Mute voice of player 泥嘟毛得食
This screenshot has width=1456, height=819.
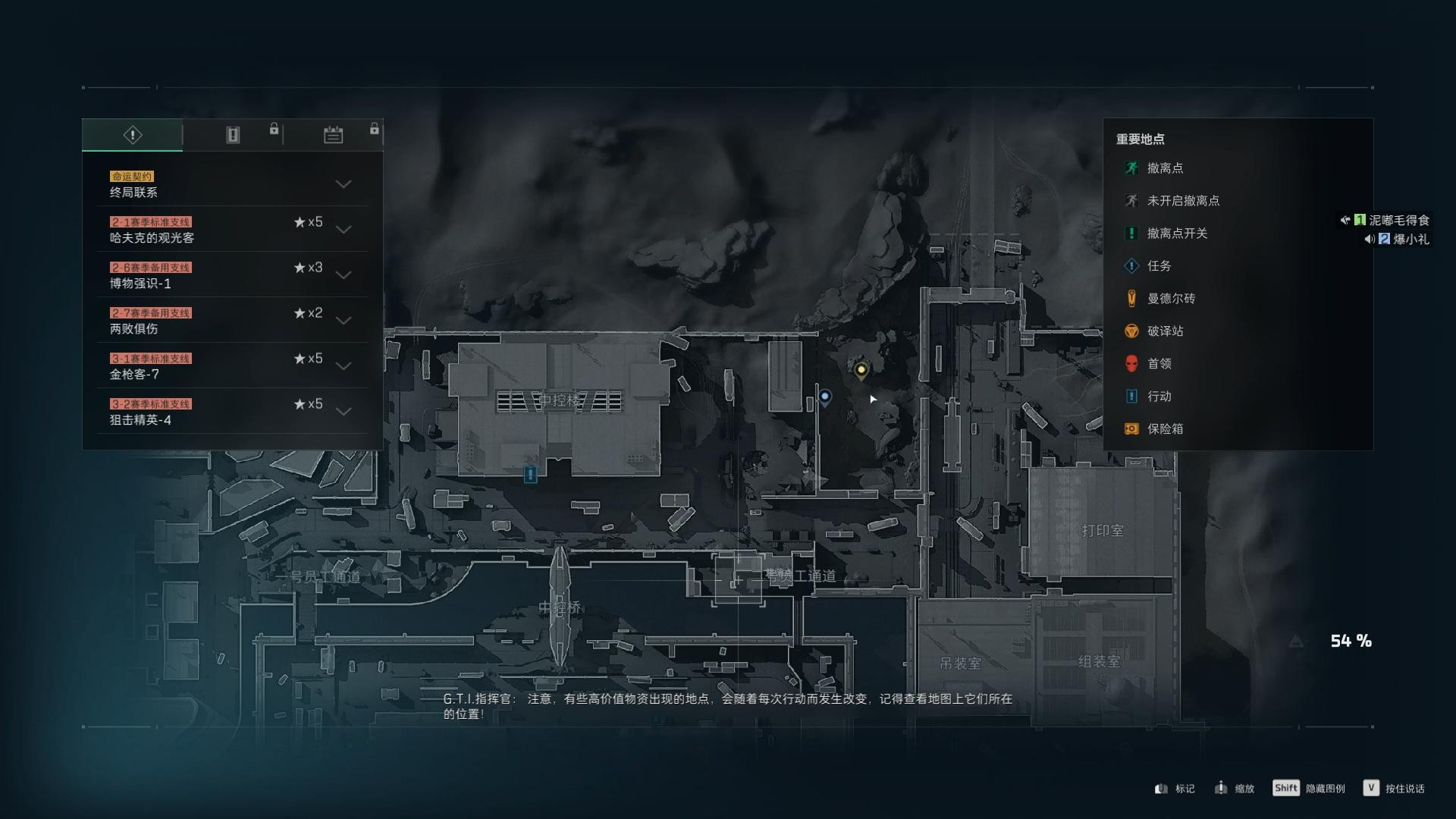click(x=1345, y=220)
